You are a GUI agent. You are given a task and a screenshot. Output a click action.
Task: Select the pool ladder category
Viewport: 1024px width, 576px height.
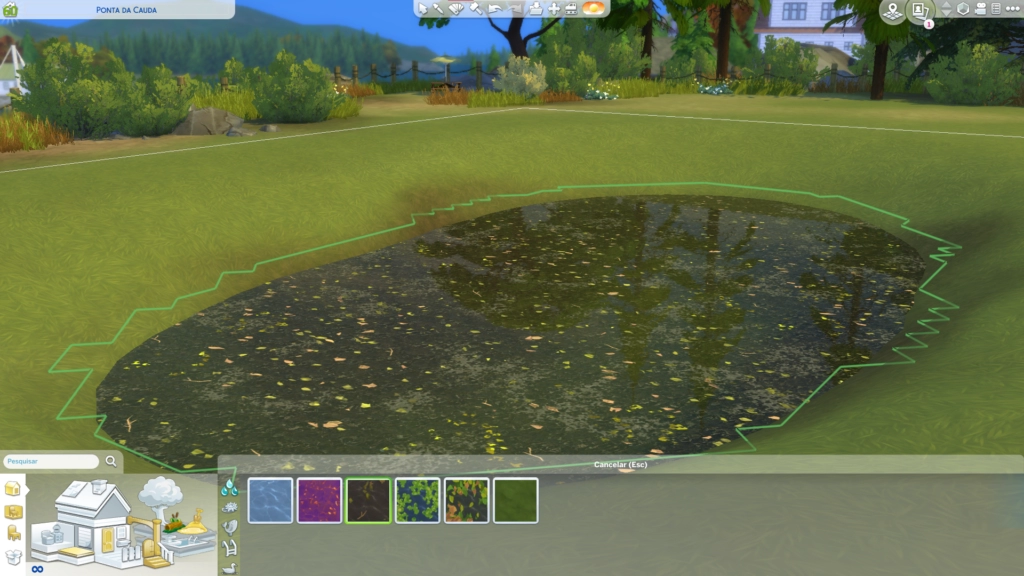(x=230, y=547)
